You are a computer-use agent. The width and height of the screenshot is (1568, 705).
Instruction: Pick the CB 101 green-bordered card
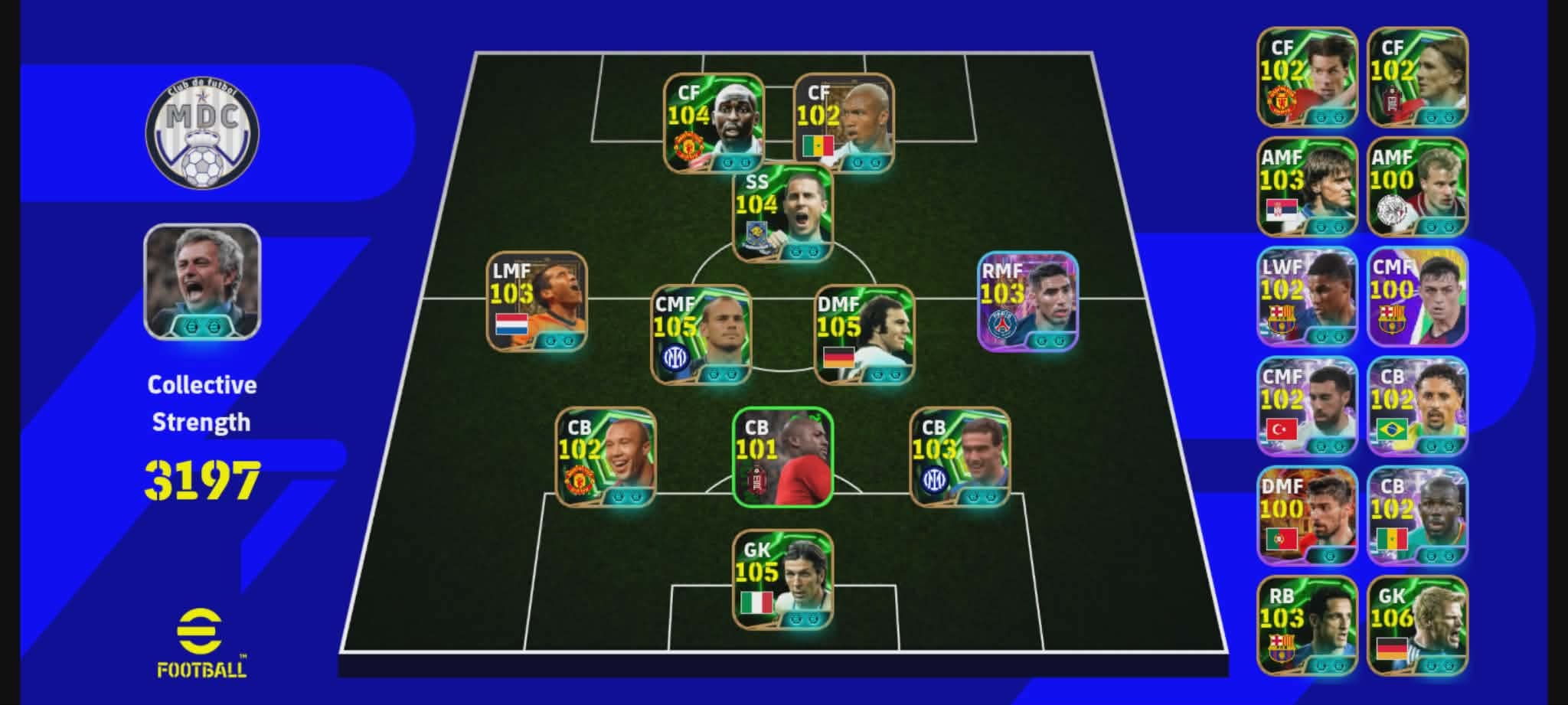click(782, 457)
